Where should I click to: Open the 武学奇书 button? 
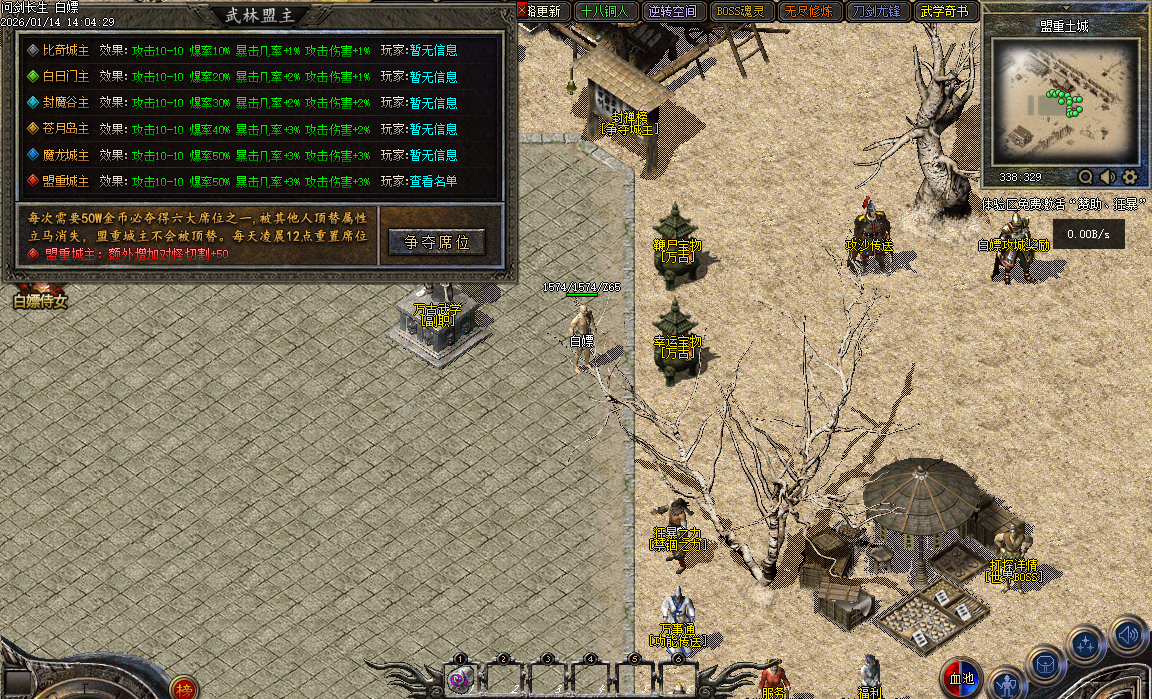click(943, 12)
